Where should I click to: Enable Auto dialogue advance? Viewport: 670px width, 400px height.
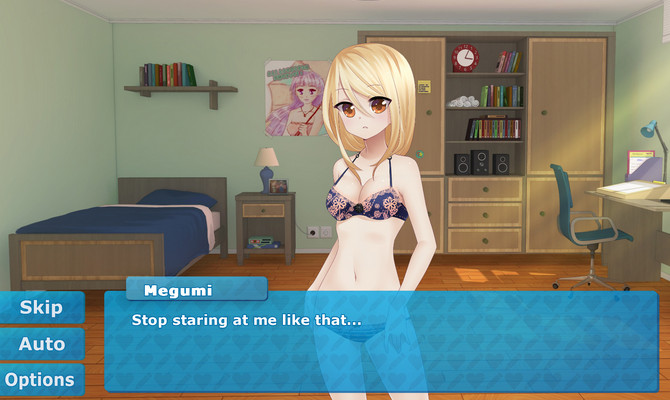tap(41, 343)
